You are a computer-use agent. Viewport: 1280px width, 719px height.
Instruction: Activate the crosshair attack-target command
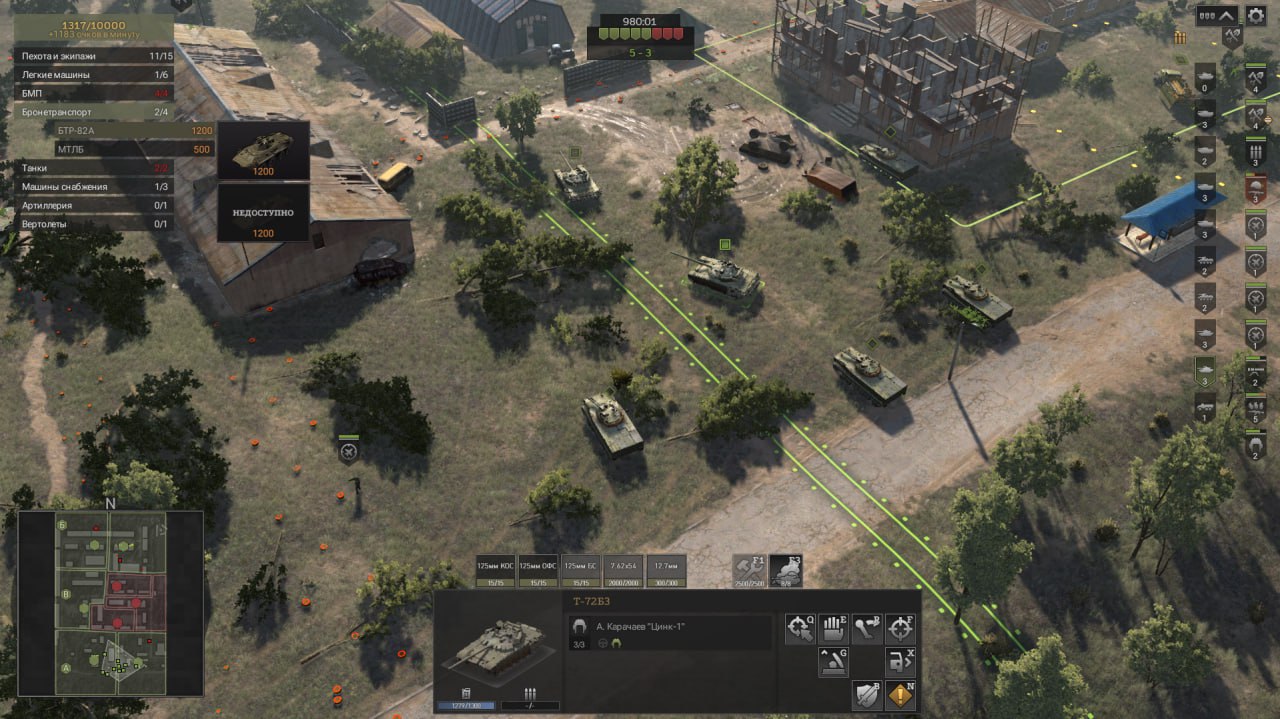pyautogui.click(x=900, y=629)
